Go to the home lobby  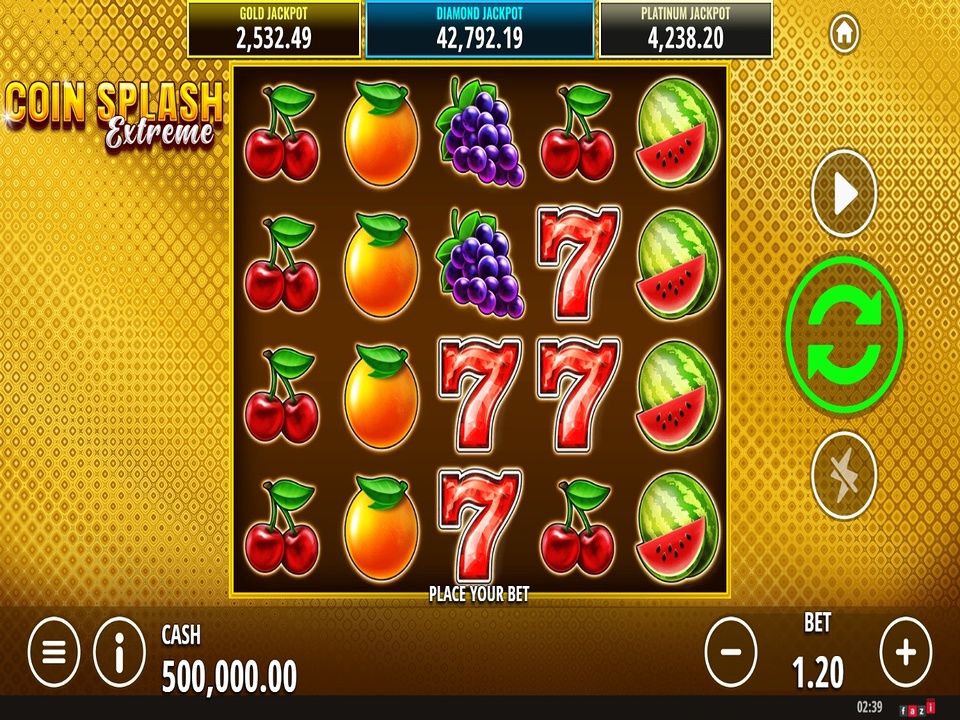click(x=844, y=33)
